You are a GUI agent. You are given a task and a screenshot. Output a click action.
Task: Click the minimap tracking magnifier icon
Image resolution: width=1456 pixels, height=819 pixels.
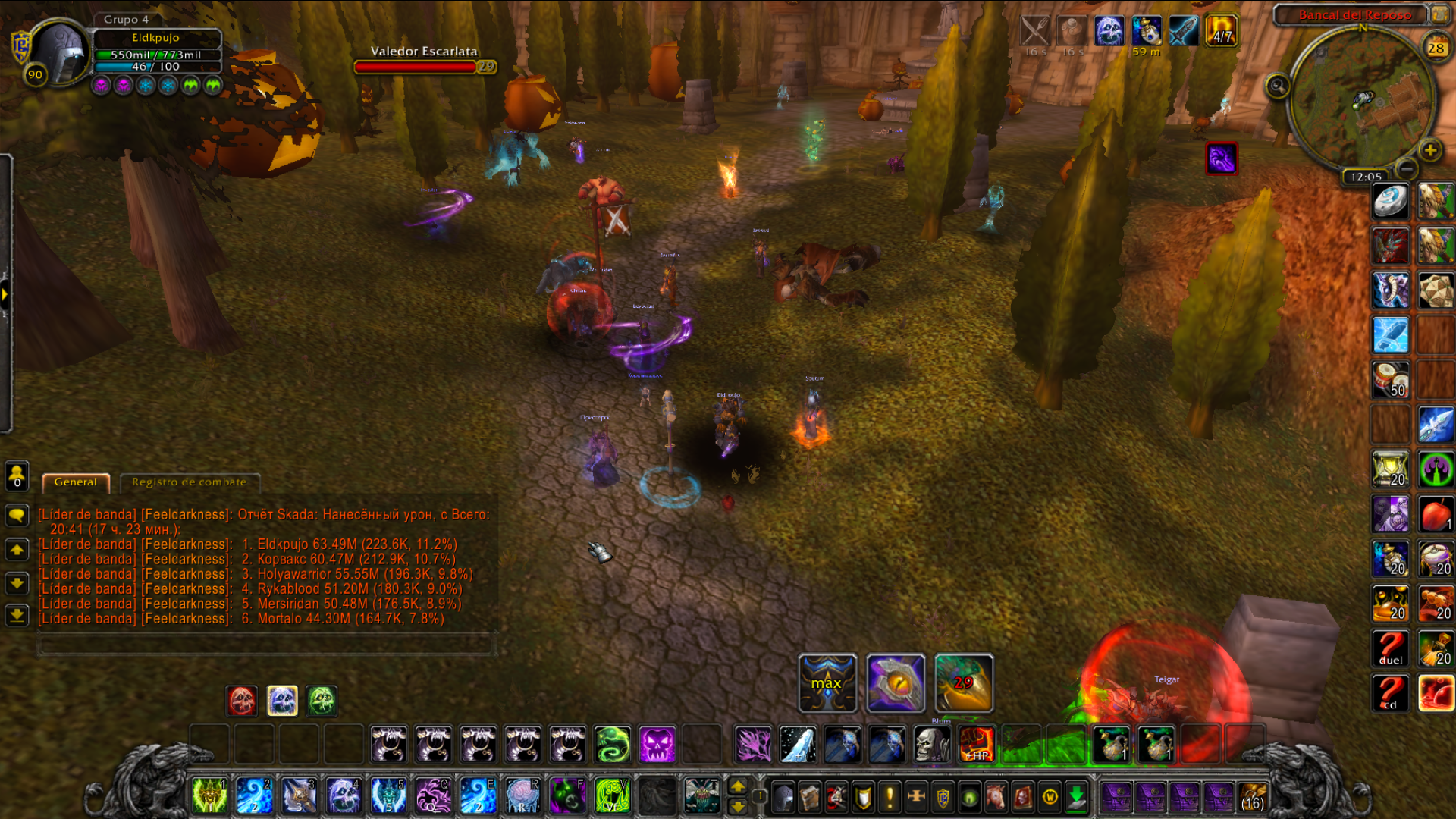(x=1277, y=86)
